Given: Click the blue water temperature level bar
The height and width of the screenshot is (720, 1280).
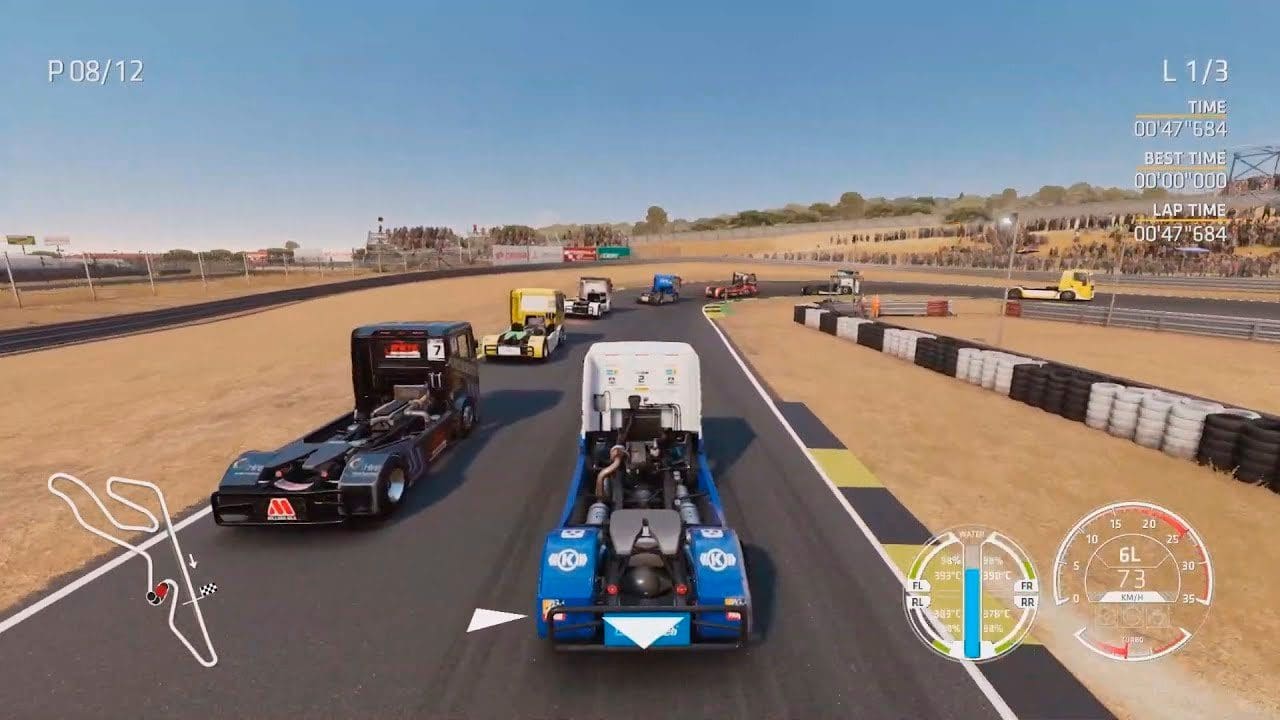Looking at the screenshot, I should pyautogui.click(x=972, y=610).
